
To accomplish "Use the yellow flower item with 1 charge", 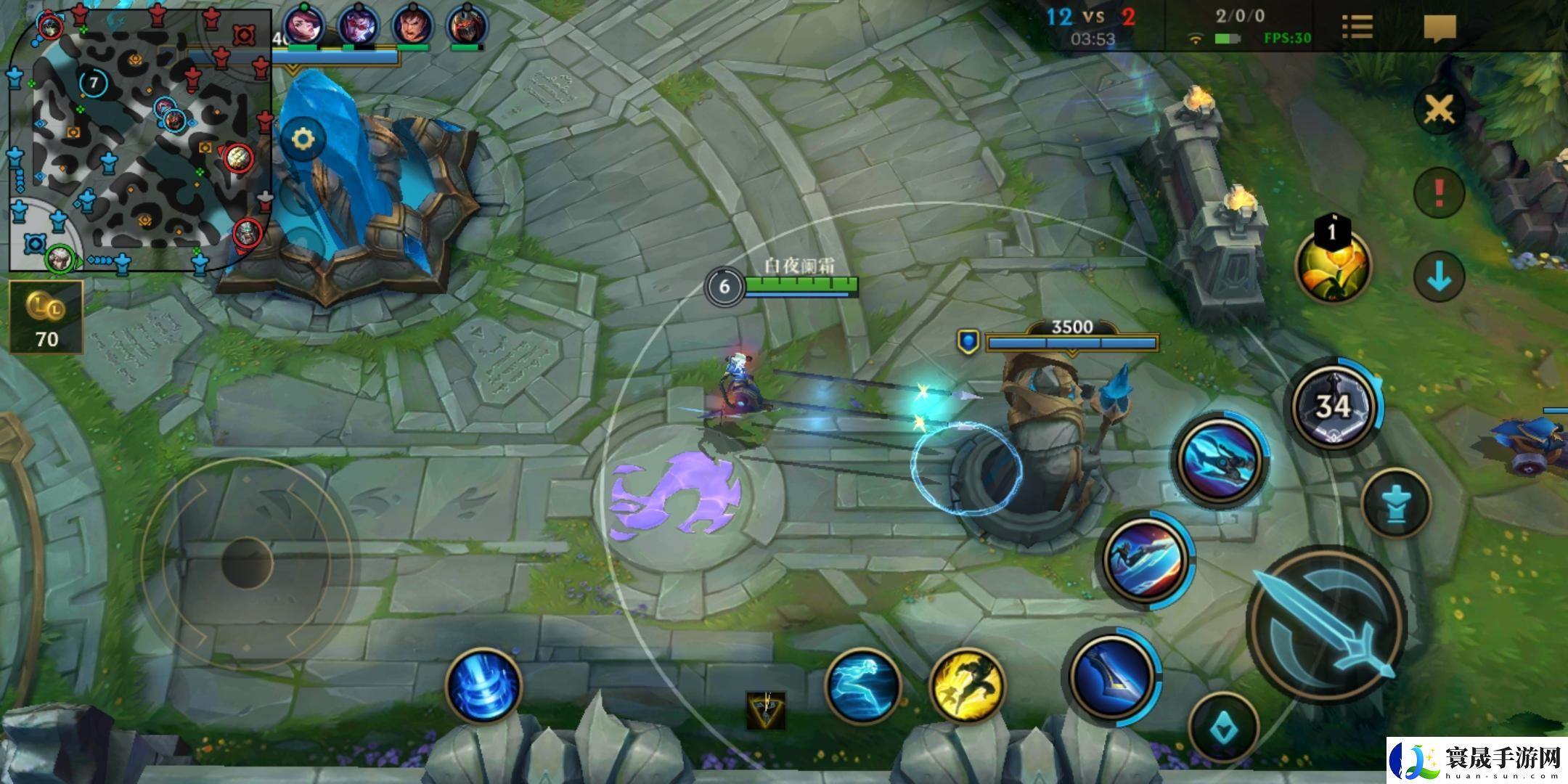I will coord(1333,266).
